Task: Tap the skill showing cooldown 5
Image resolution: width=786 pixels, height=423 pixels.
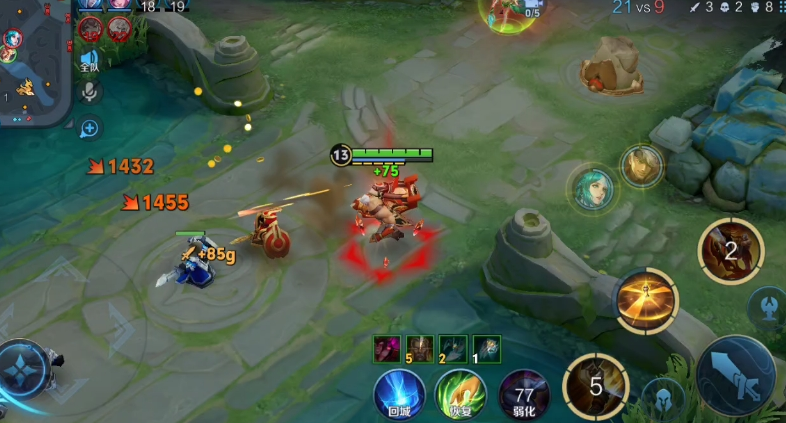Action: click(596, 385)
